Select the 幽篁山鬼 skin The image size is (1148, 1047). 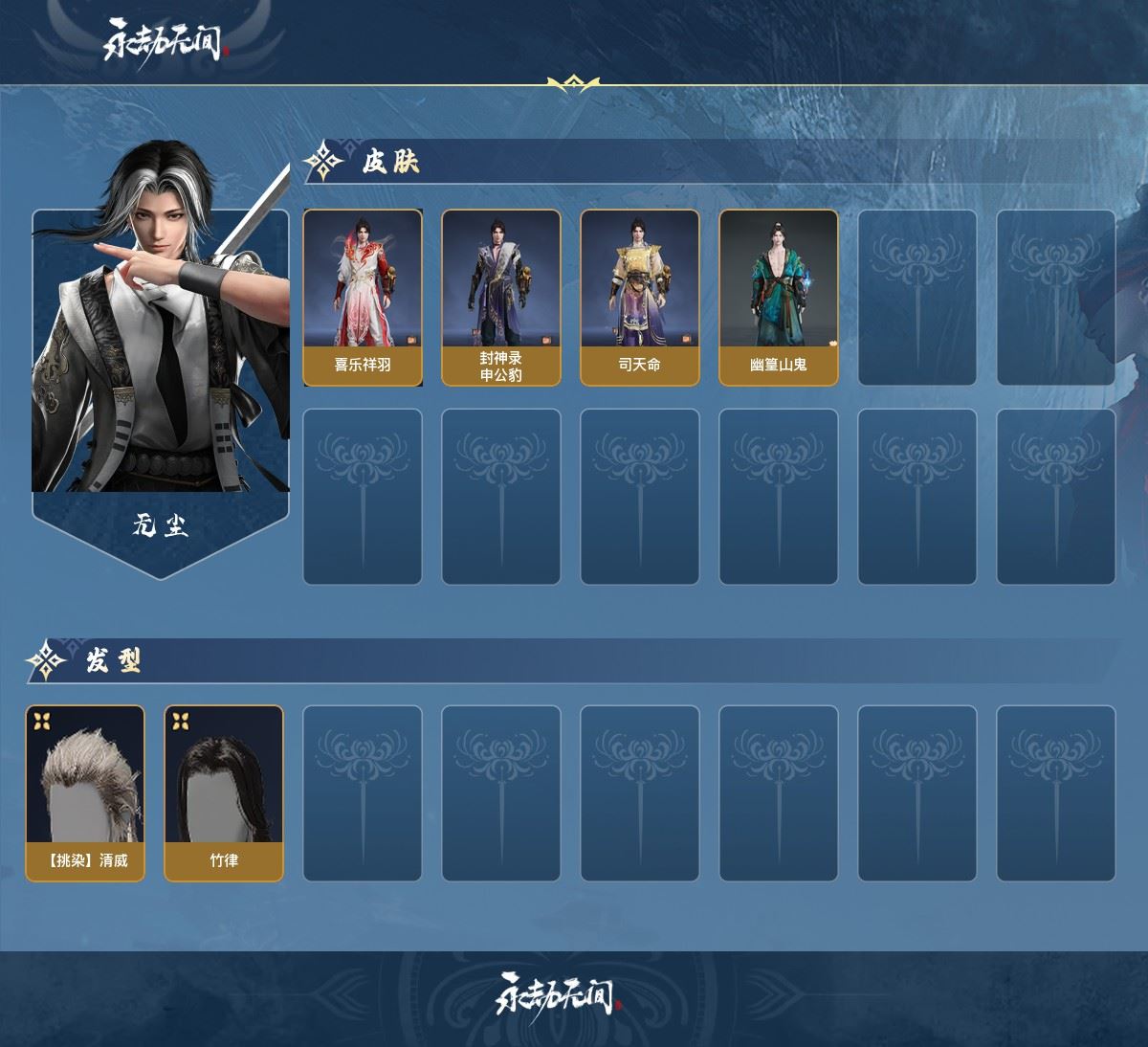[778, 298]
